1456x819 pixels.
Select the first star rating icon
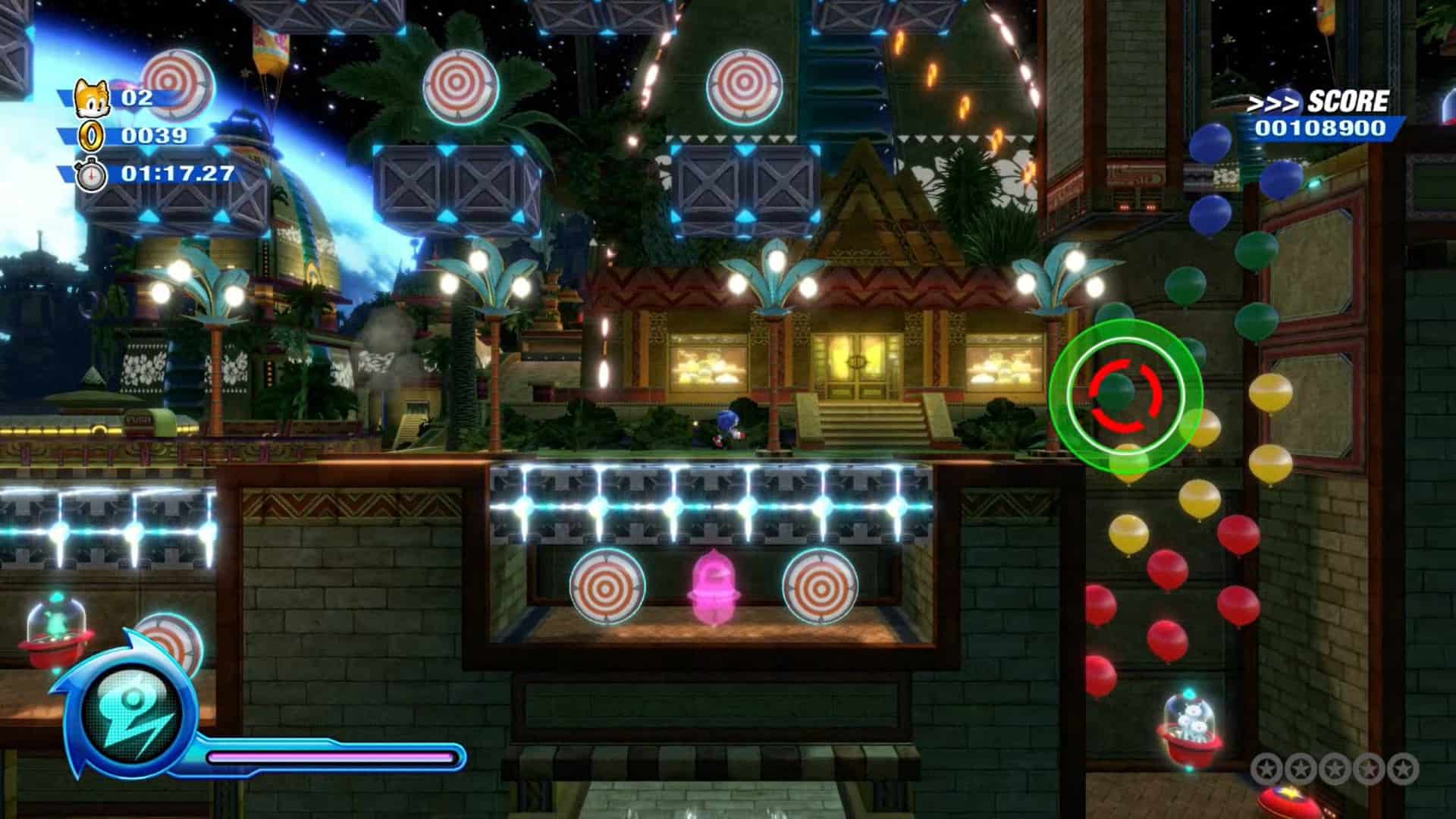click(1267, 768)
